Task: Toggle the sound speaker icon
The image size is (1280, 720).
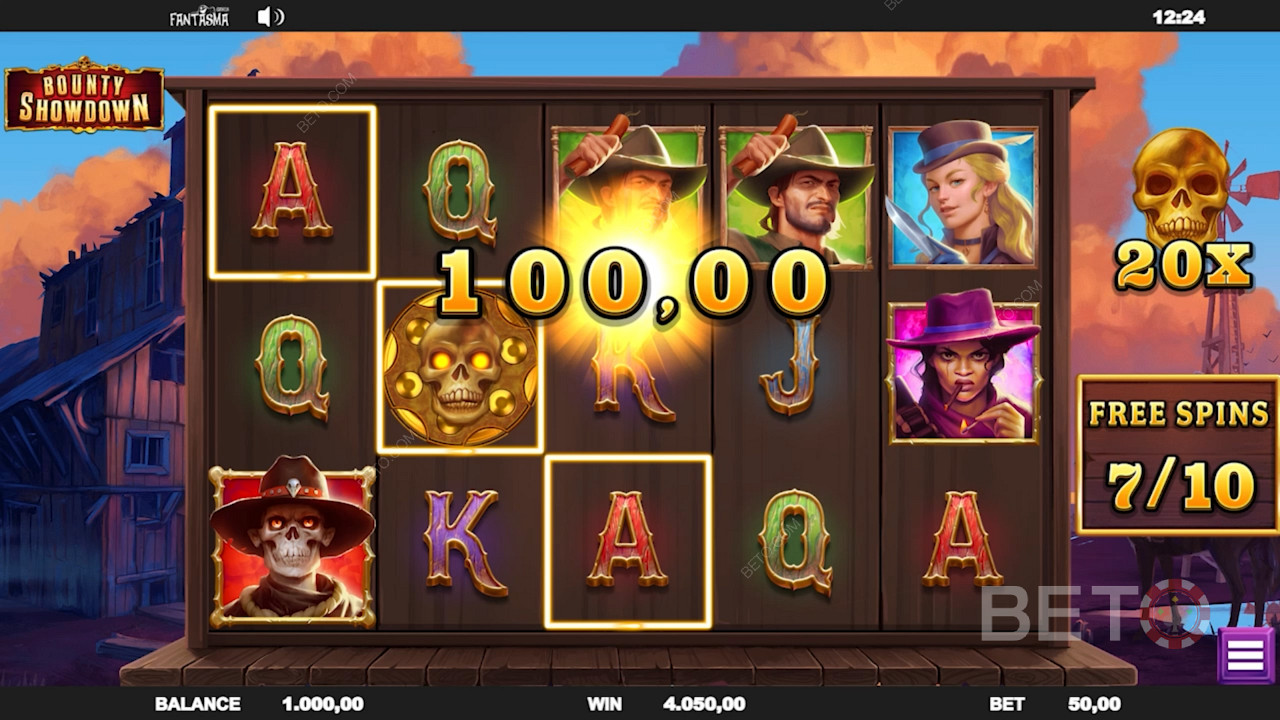Action: tap(270, 16)
